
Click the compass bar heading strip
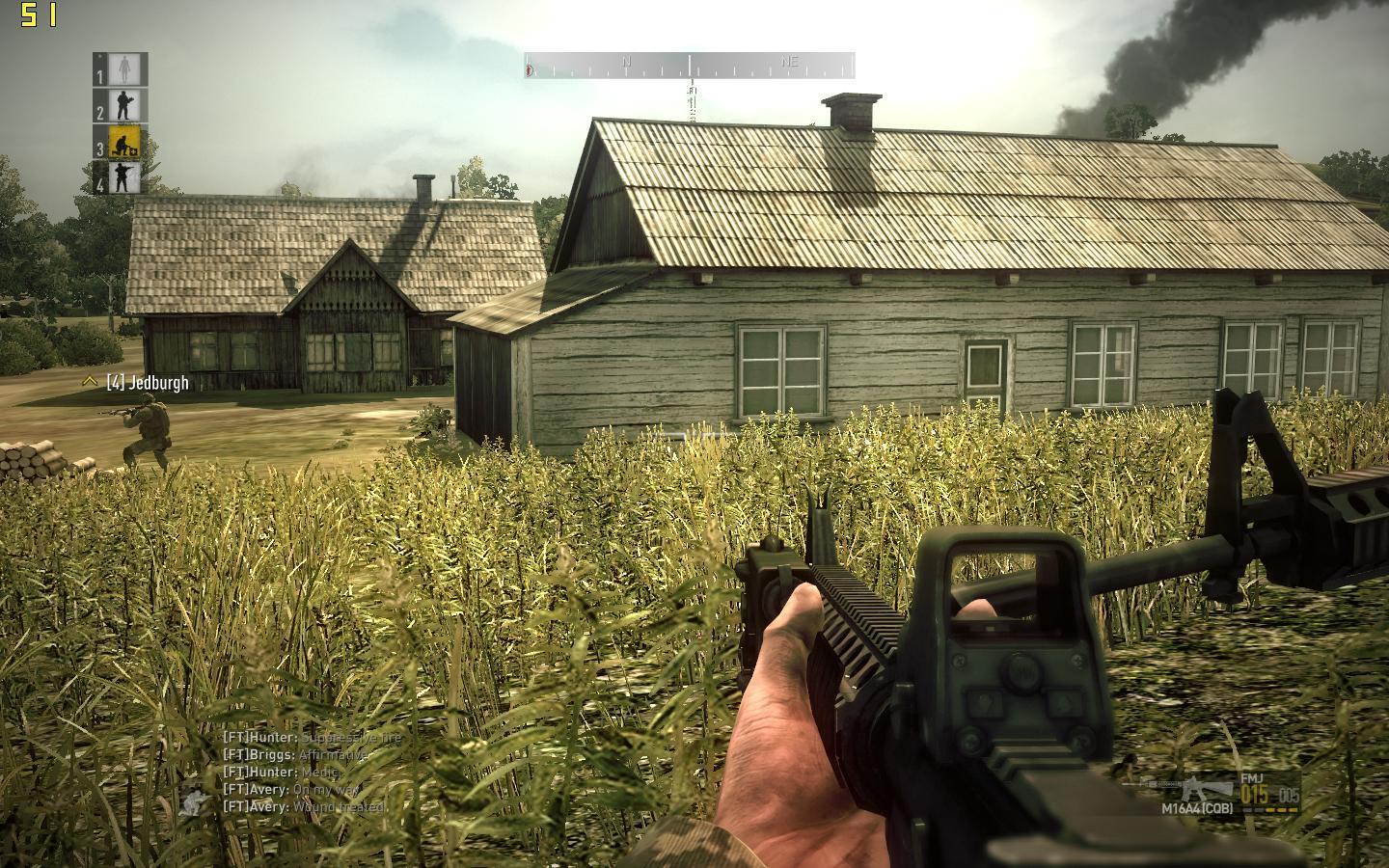pyautogui.click(x=690, y=65)
